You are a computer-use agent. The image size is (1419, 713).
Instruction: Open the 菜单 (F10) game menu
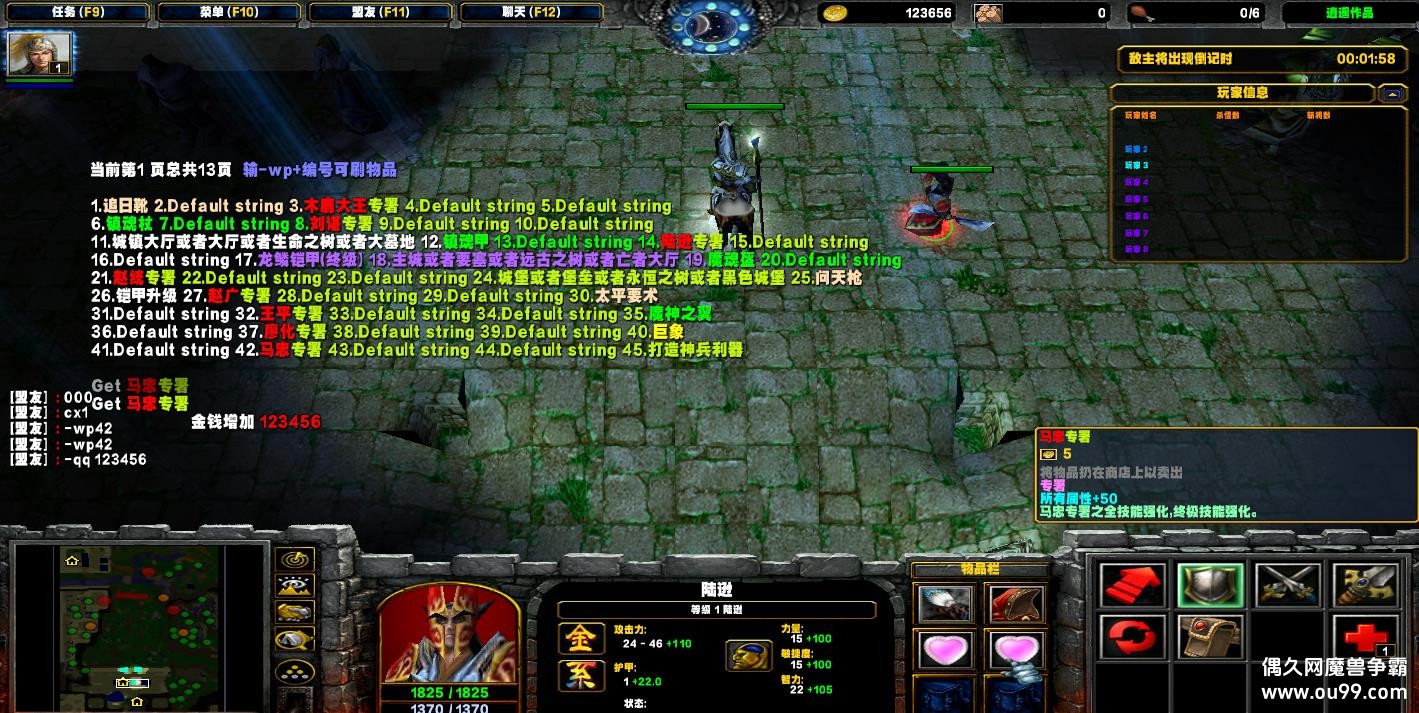(229, 13)
